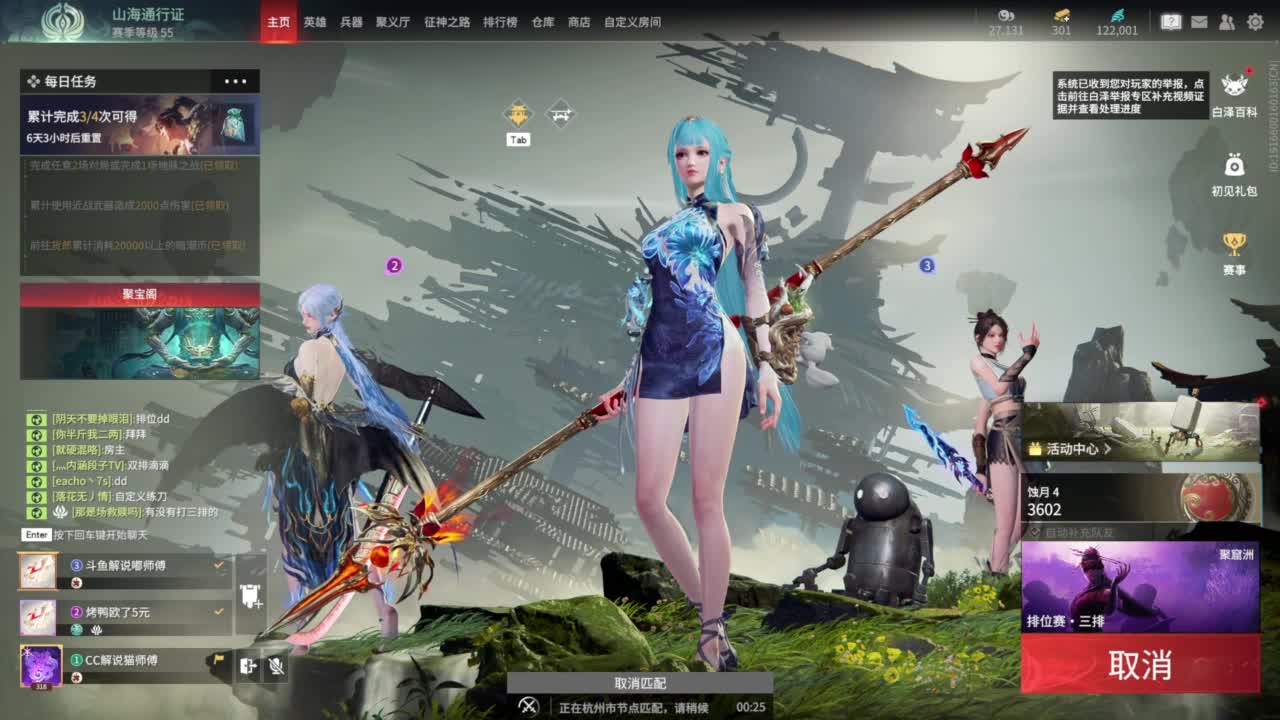Open the daily task options via ... menu
This screenshot has width=1280, height=720.
point(235,81)
